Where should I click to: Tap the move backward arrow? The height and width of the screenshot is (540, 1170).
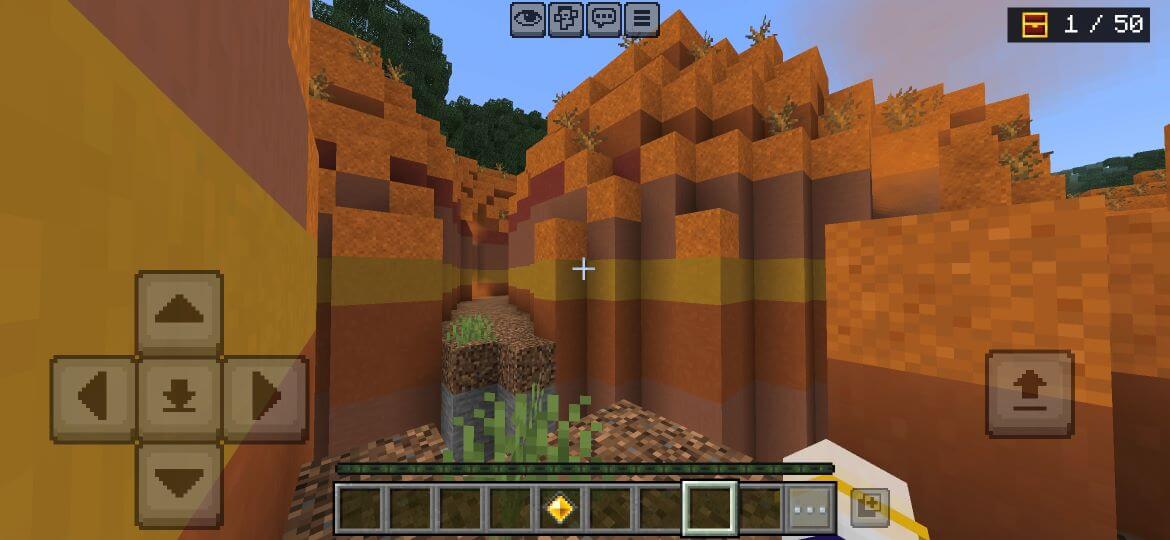[179, 485]
